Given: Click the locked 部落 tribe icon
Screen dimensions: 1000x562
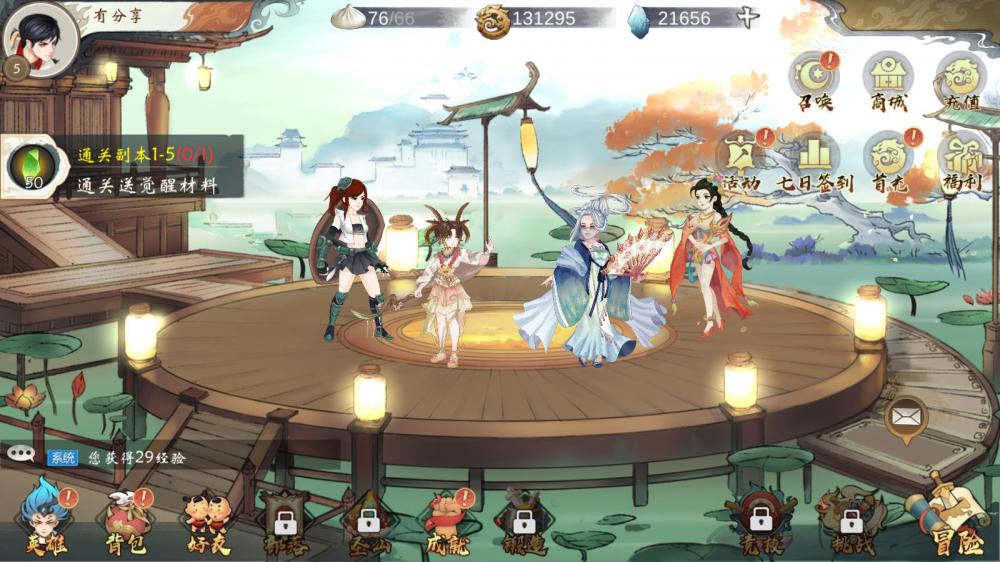Looking at the screenshot, I should coord(285,520).
